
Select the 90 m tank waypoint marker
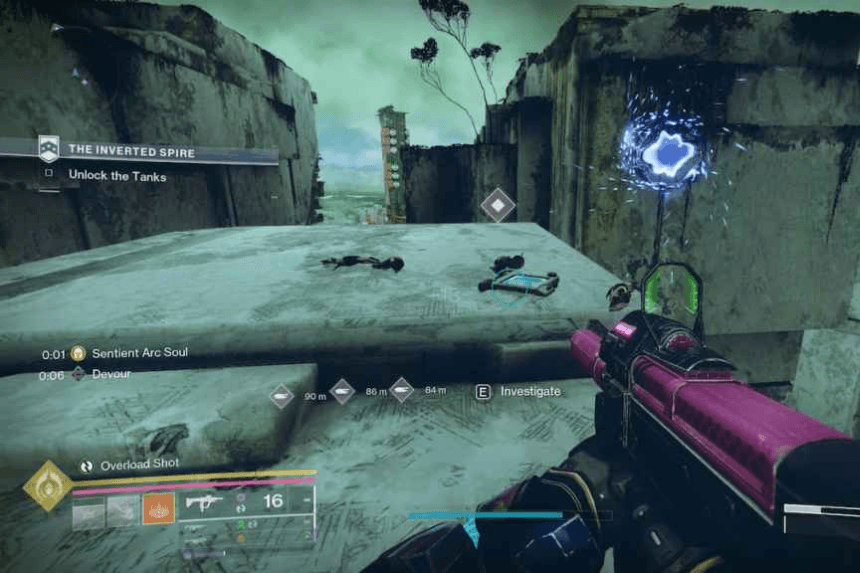pyautogui.click(x=282, y=396)
